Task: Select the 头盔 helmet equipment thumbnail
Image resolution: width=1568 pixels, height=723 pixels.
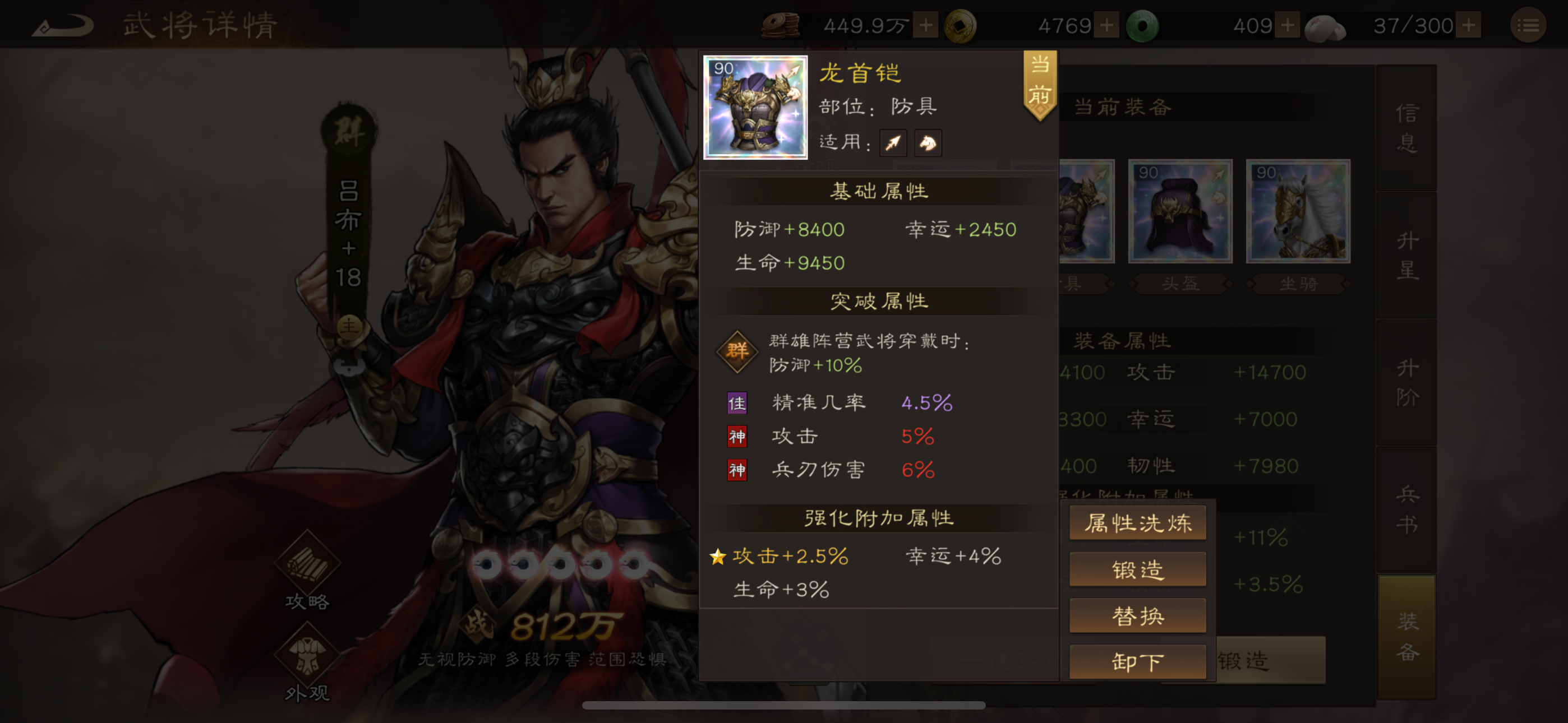Action: click(x=1180, y=211)
